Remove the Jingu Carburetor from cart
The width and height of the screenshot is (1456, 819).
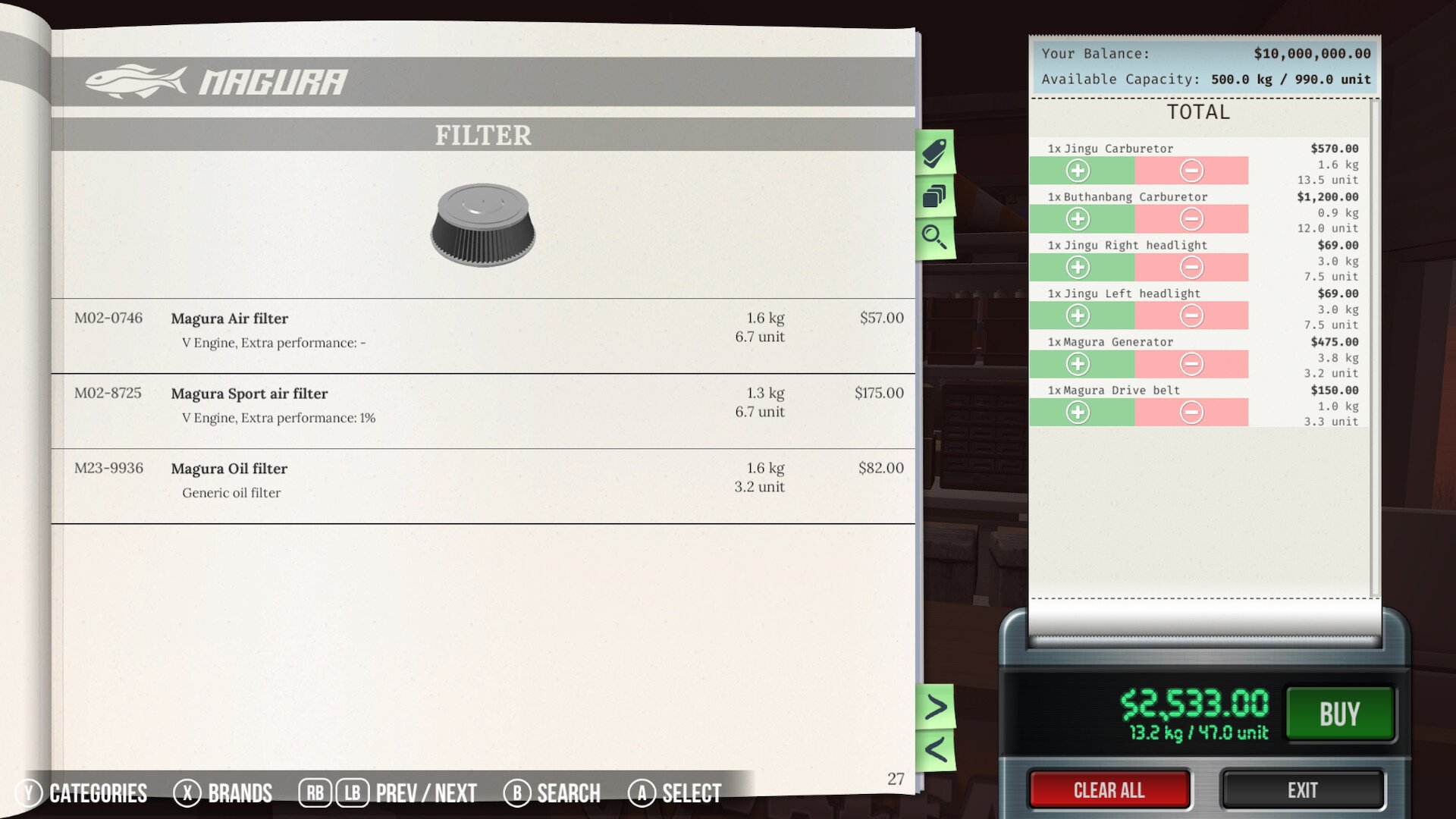(1191, 171)
